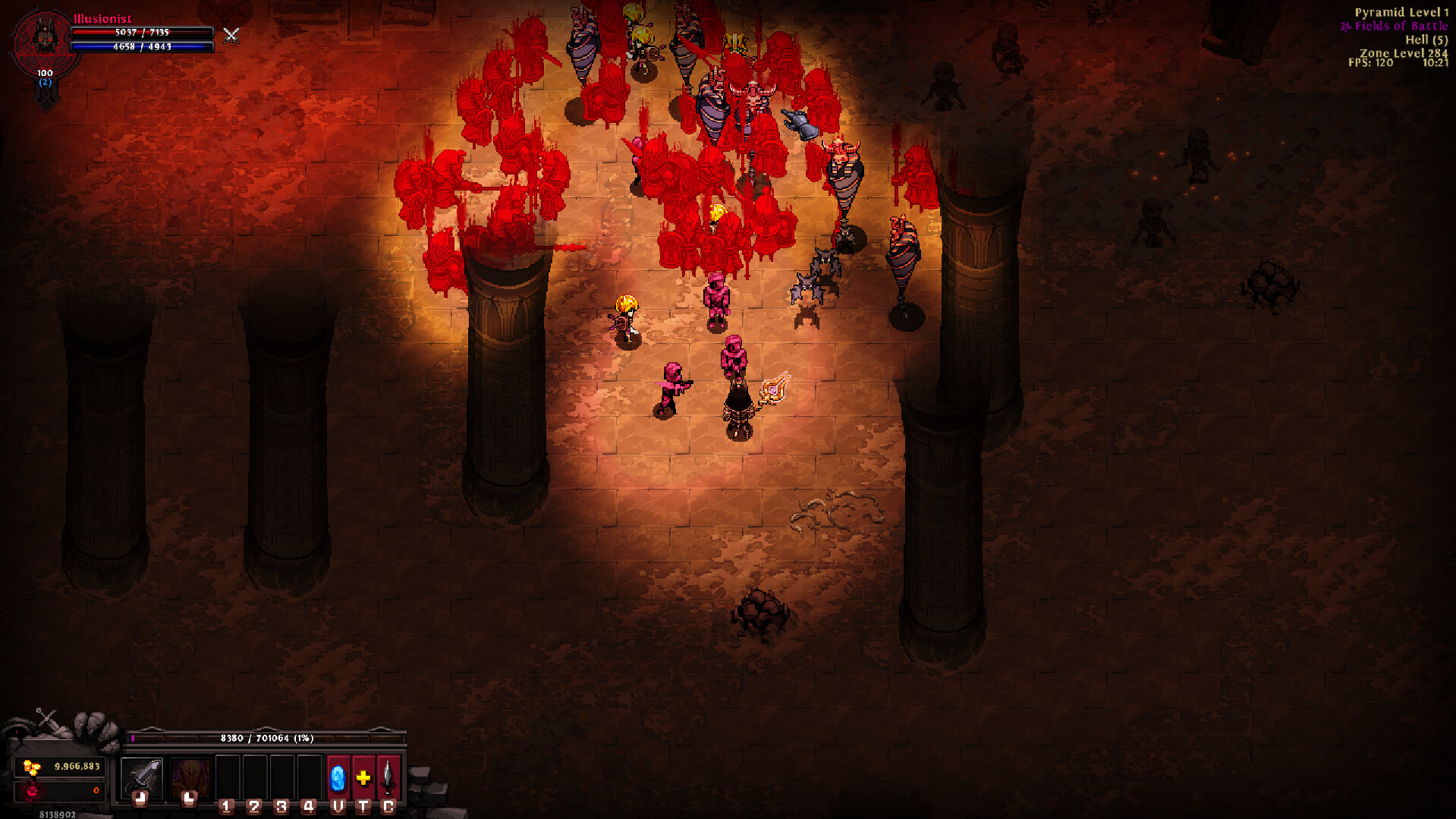
Task: Use the yellow health cross in slot T
Action: point(364,778)
